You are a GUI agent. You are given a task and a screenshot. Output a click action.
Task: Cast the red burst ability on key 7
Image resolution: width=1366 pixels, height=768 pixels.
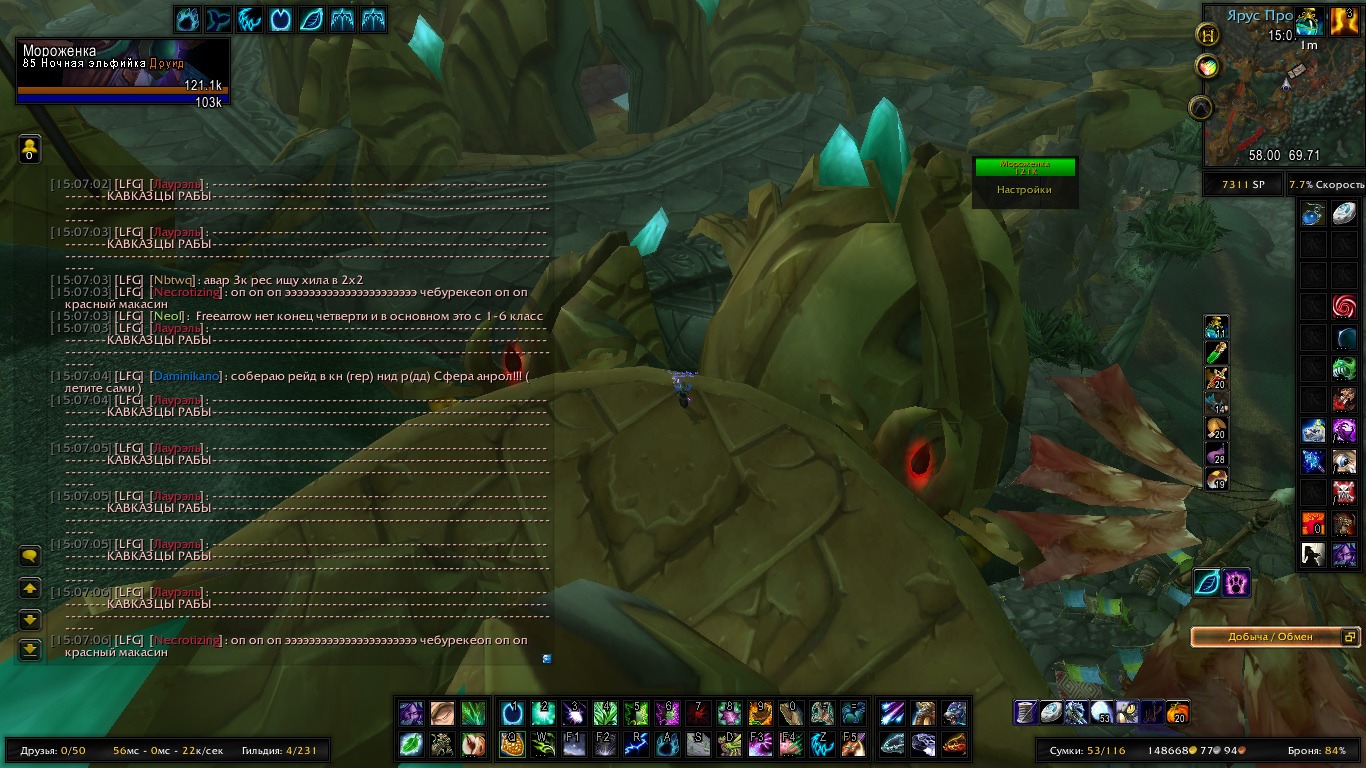coord(697,713)
